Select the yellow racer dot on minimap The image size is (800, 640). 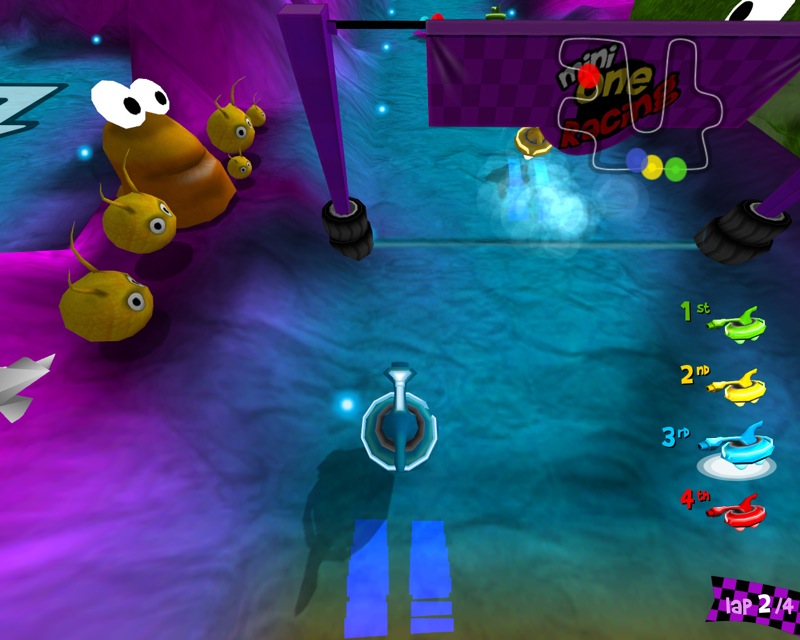654,167
